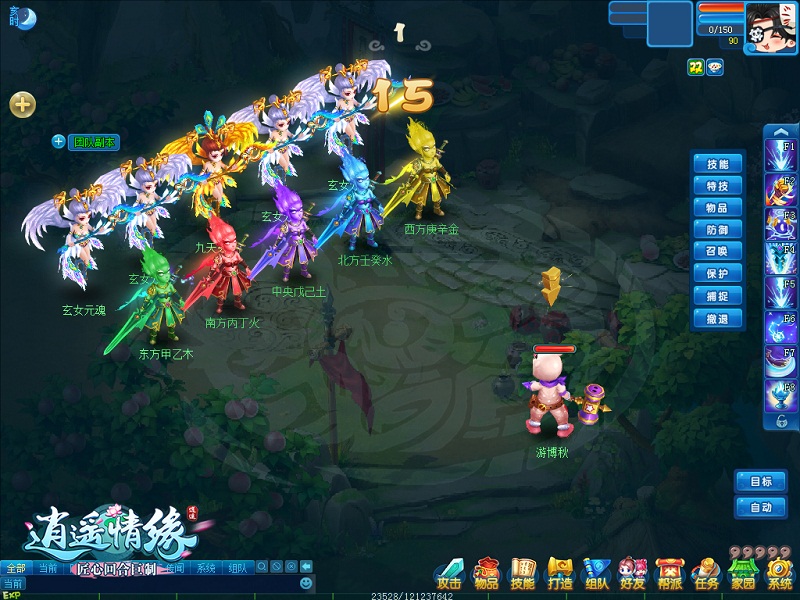Select the 召唤 summon command

tap(717, 252)
